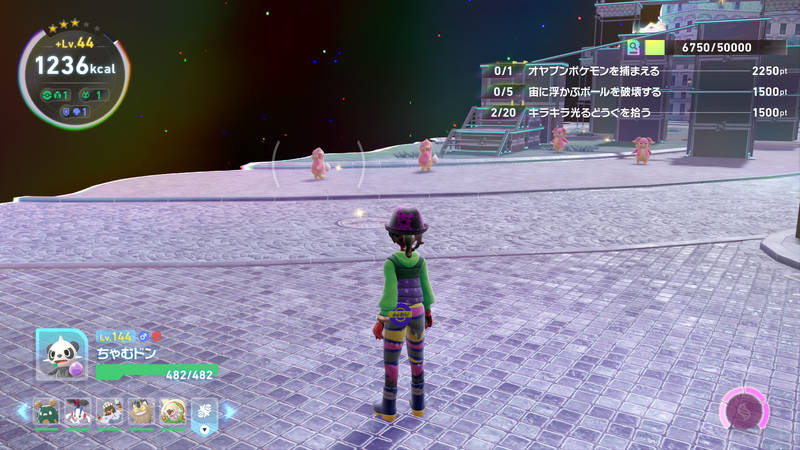The height and width of the screenshot is (450, 800).
Task: Click the left arrow of the party bar
Action: [x=22, y=411]
